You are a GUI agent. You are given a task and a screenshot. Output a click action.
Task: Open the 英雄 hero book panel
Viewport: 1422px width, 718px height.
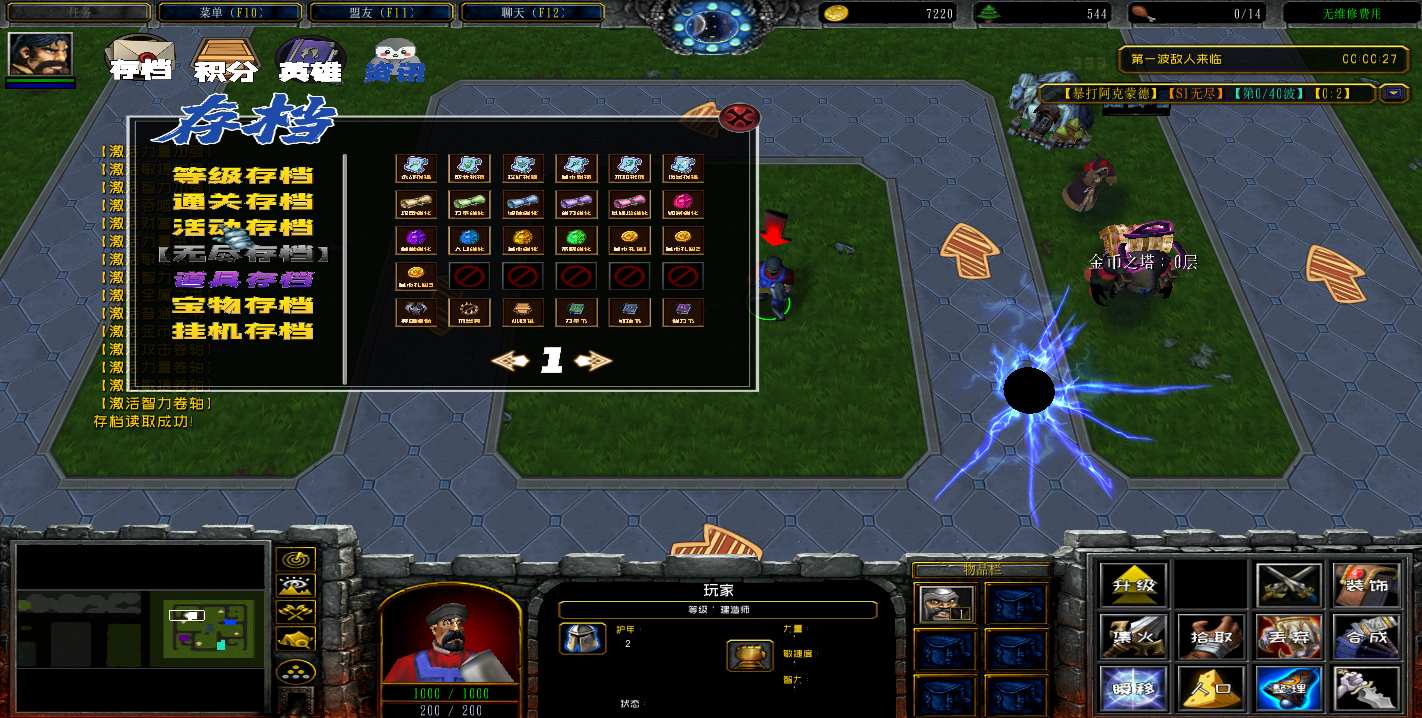point(309,60)
